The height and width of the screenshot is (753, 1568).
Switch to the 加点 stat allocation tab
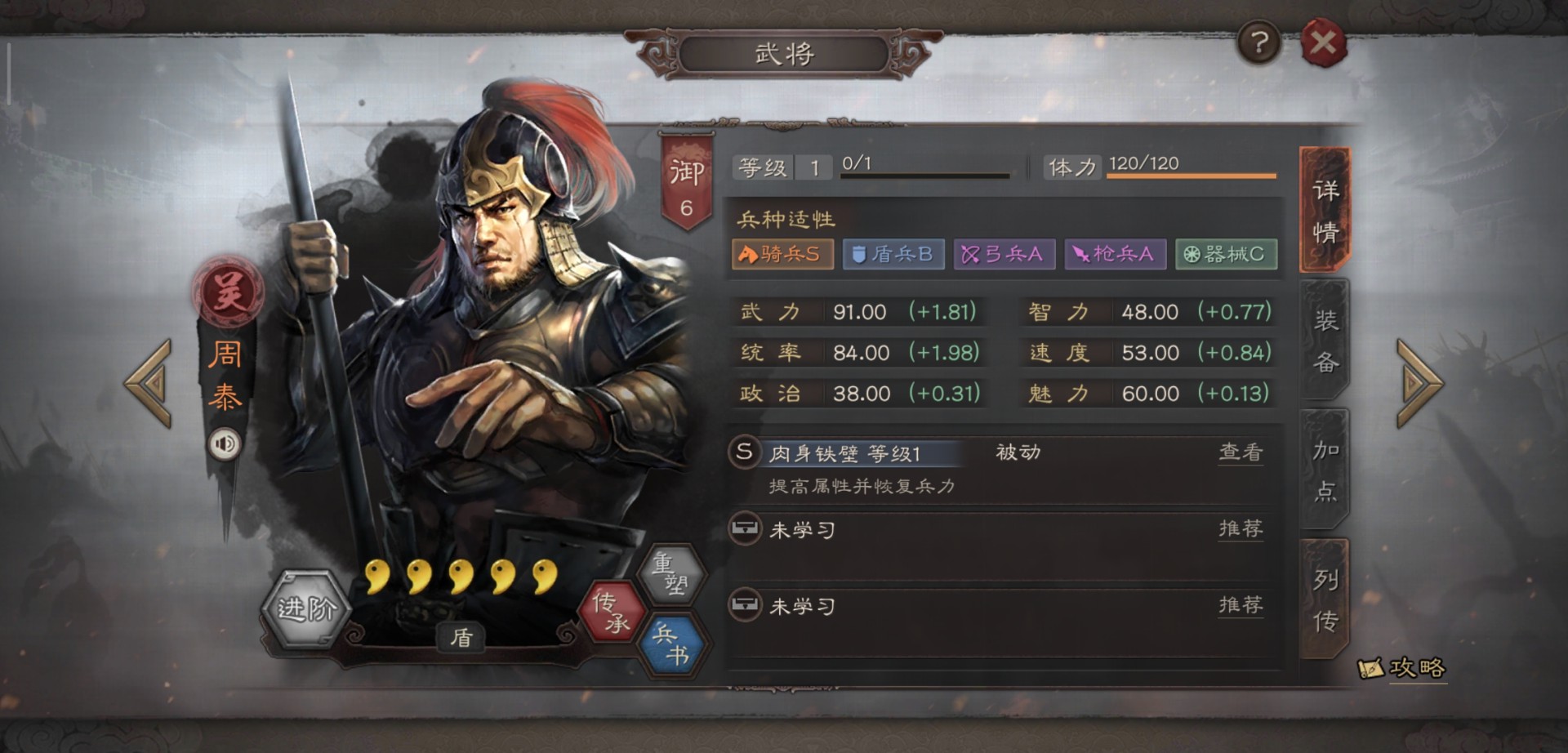pos(1325,472)
